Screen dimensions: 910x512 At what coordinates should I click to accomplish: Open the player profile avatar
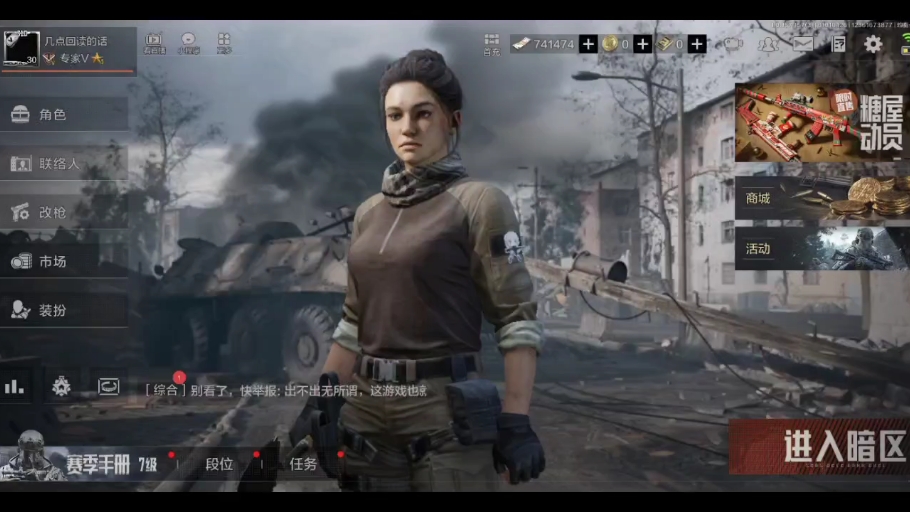coord(22,48)
